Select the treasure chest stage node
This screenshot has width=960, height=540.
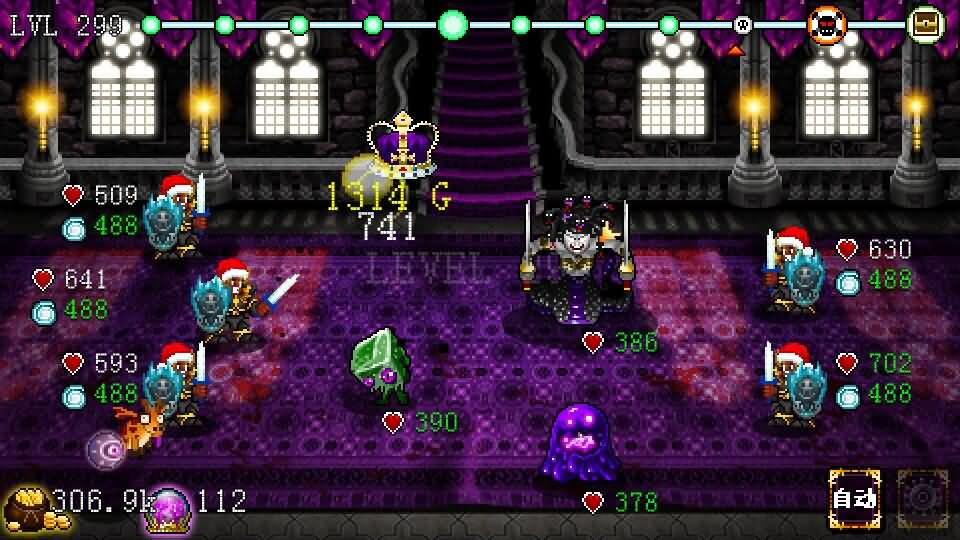pyautogui.click(x=926, y=24)
